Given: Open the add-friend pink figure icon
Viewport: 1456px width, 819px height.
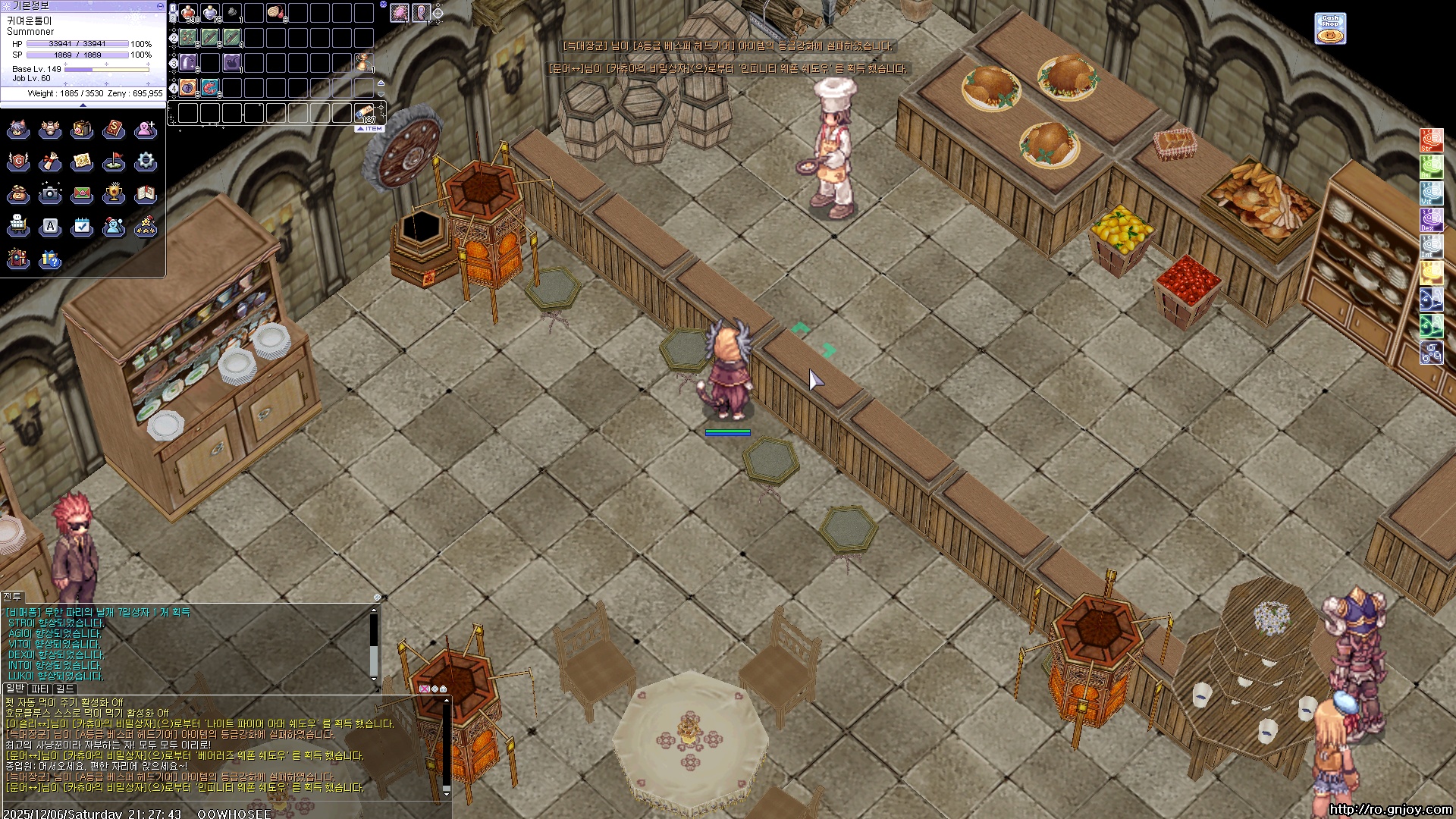Looking at the screenshot, I should coord(146,130).
